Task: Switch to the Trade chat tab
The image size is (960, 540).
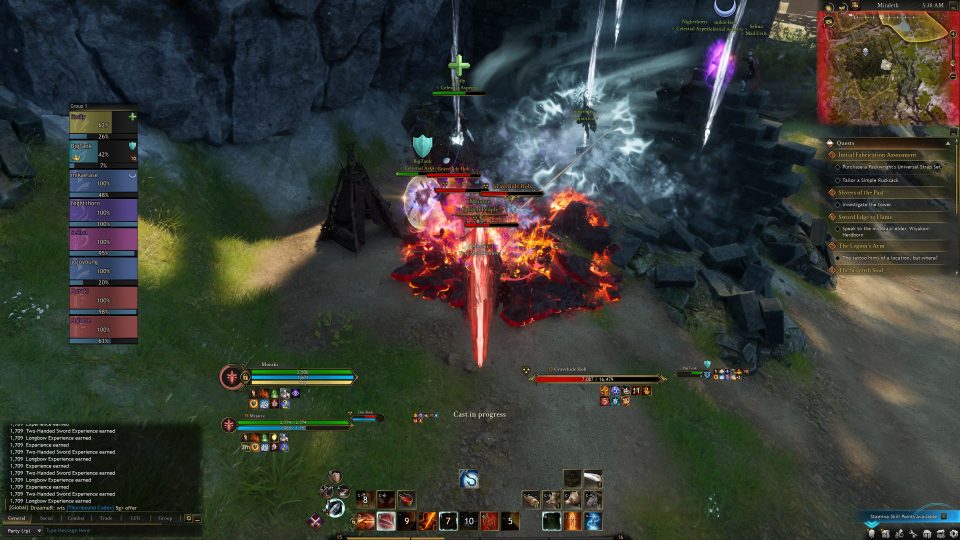Action: click(105, 518)
